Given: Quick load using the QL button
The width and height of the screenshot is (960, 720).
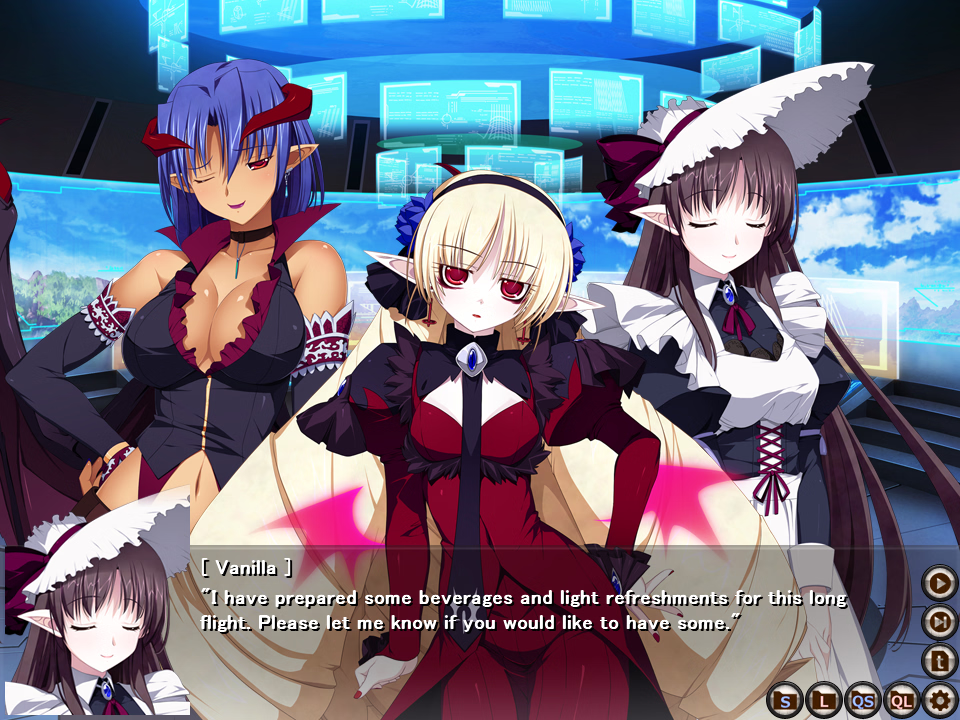Looking at the screenshot, I should tap(901, 700).
